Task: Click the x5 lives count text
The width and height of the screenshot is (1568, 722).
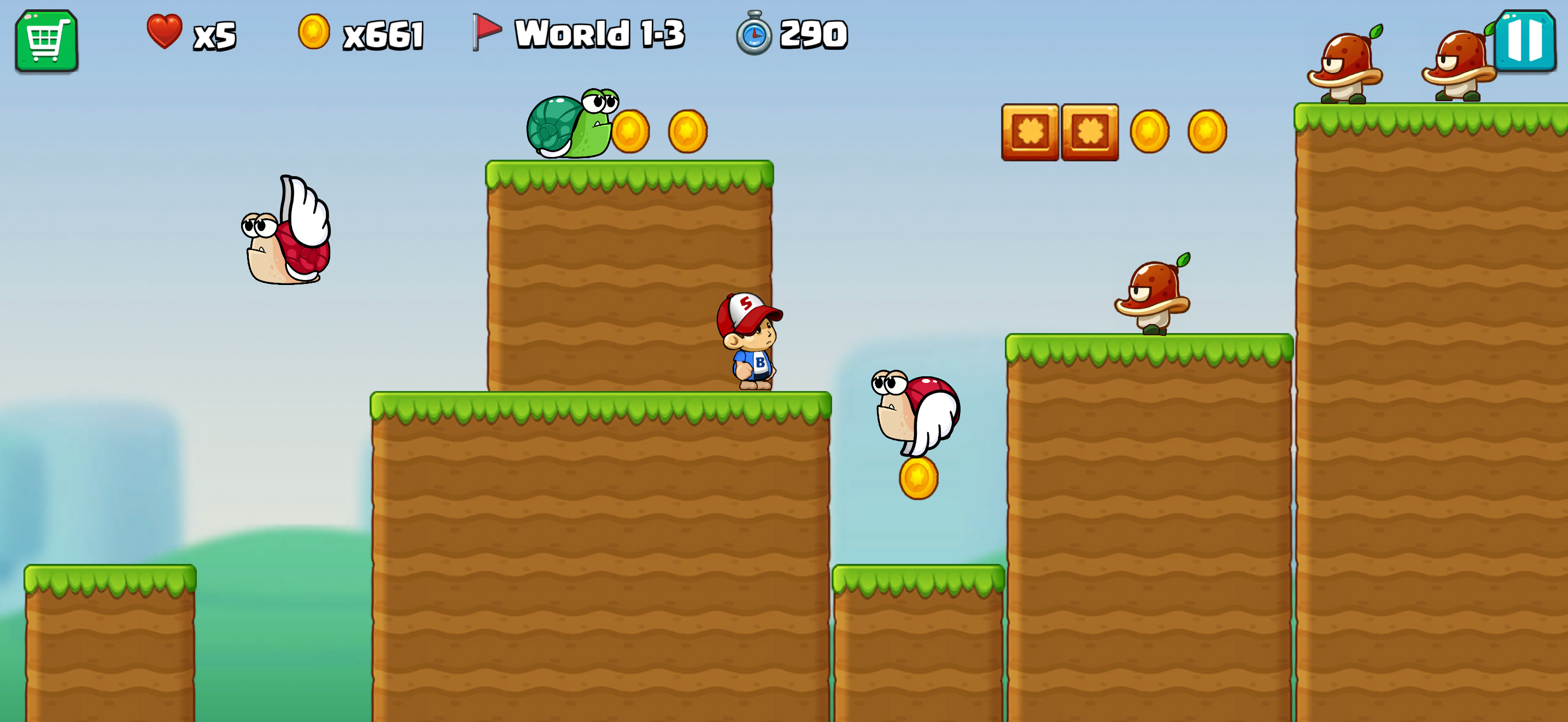Action: coord(213,37)
